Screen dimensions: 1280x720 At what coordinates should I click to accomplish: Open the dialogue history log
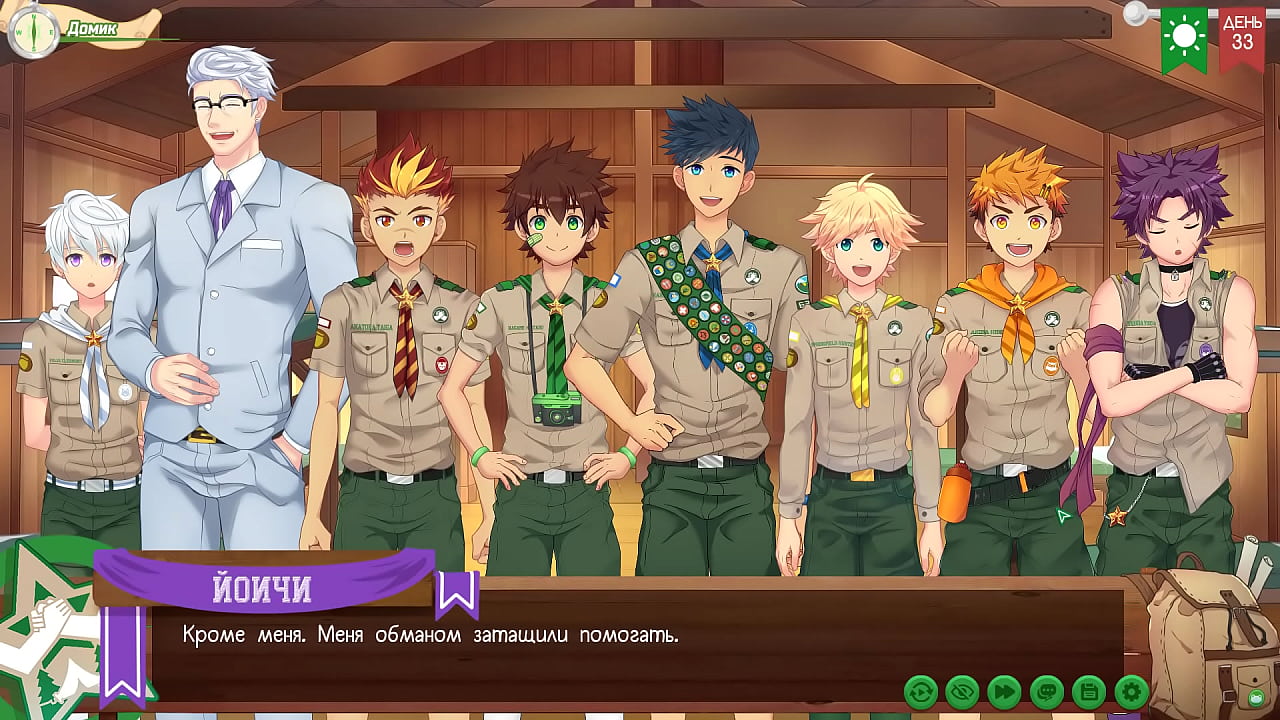1046,691
